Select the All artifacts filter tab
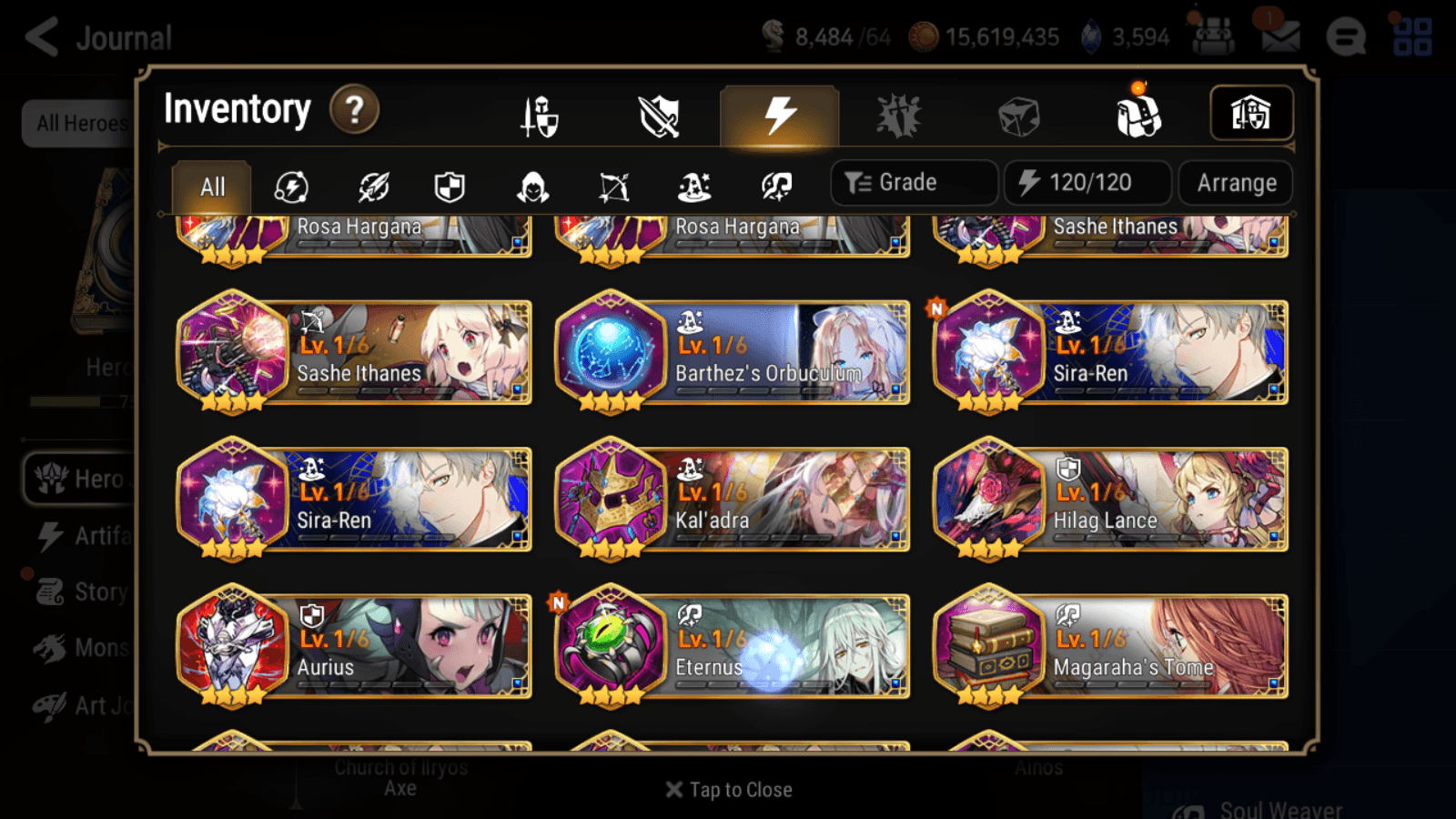 point(210,187)
